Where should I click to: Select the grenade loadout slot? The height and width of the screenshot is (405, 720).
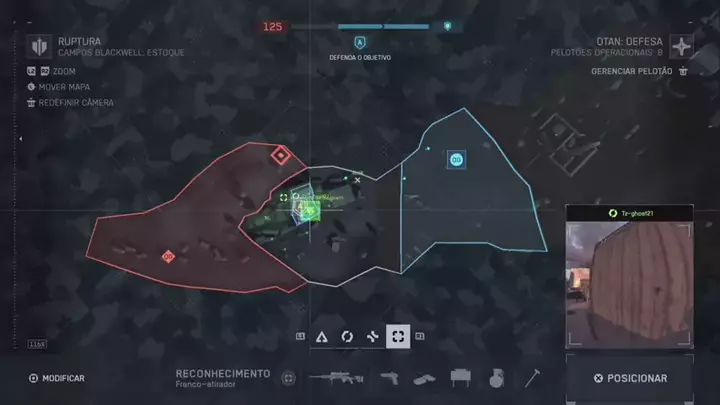coord(495,378)
